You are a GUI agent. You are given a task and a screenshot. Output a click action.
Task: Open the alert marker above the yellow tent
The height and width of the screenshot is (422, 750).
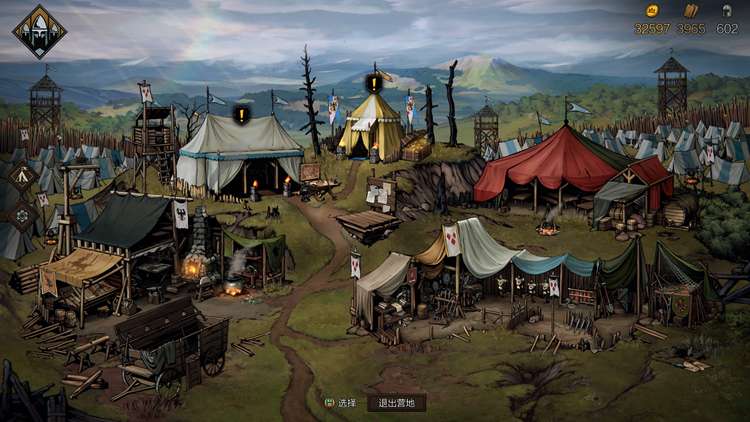(375, 83)
